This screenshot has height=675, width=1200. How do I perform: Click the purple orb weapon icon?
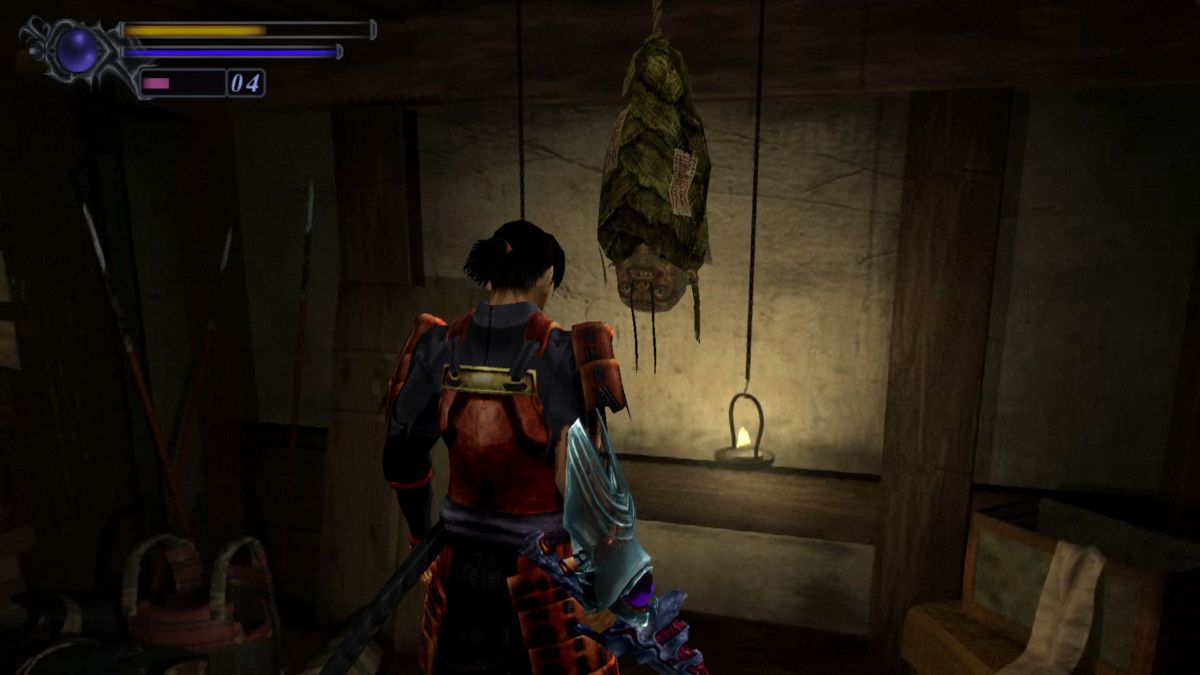tap(77, 50)
